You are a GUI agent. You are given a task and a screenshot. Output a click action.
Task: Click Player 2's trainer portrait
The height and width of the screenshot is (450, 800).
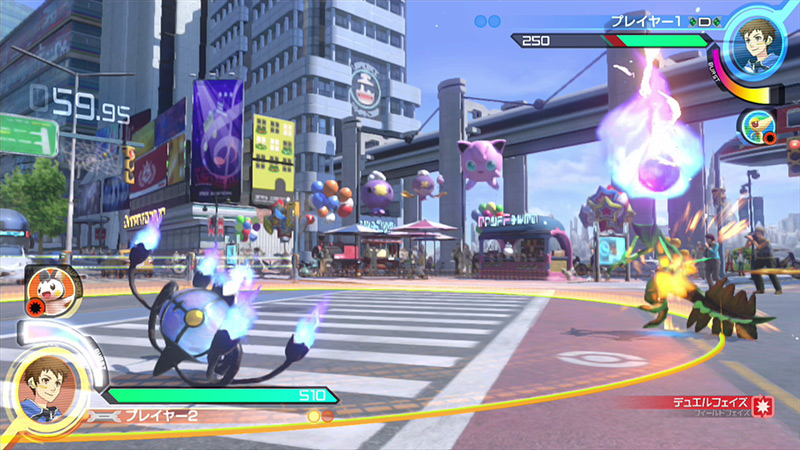(43, 391)
